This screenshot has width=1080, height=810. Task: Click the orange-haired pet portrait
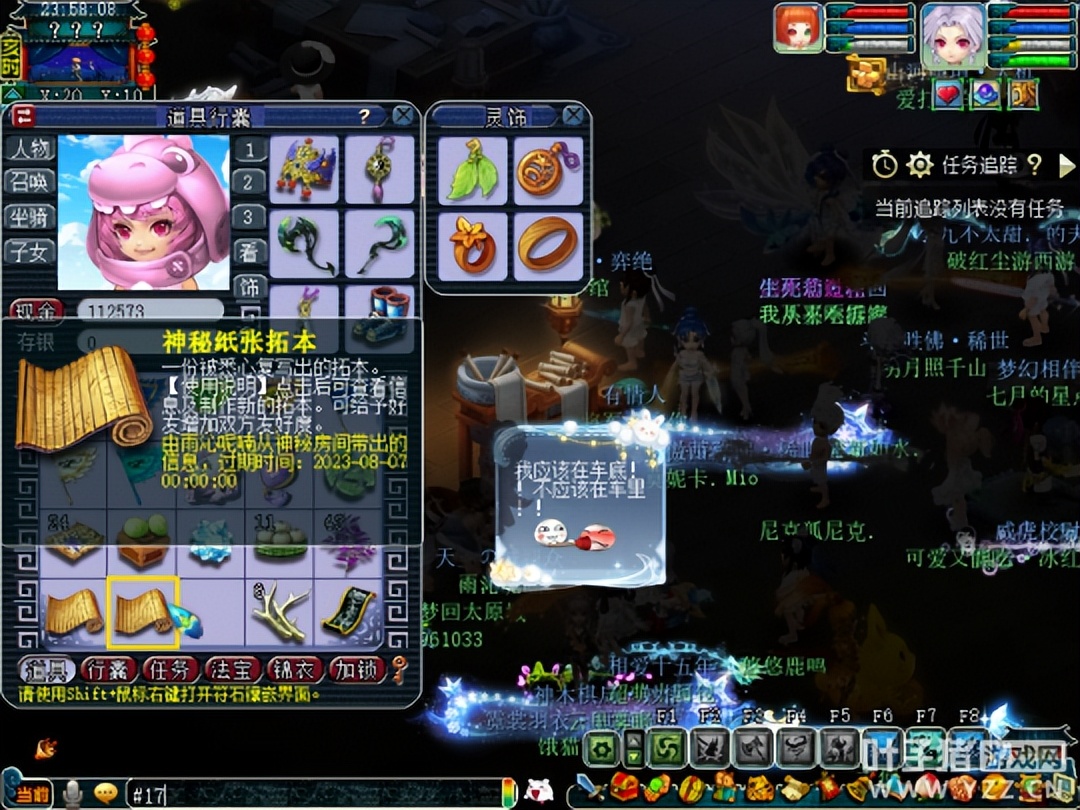point(798,29)
